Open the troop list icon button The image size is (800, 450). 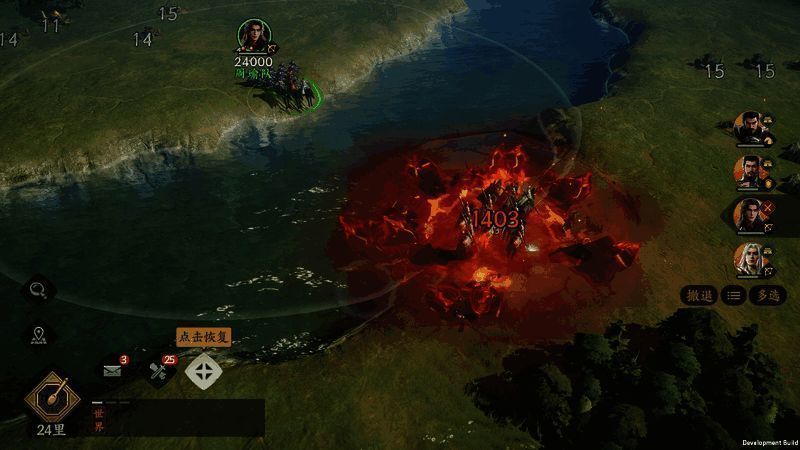[x=733, y=295]
